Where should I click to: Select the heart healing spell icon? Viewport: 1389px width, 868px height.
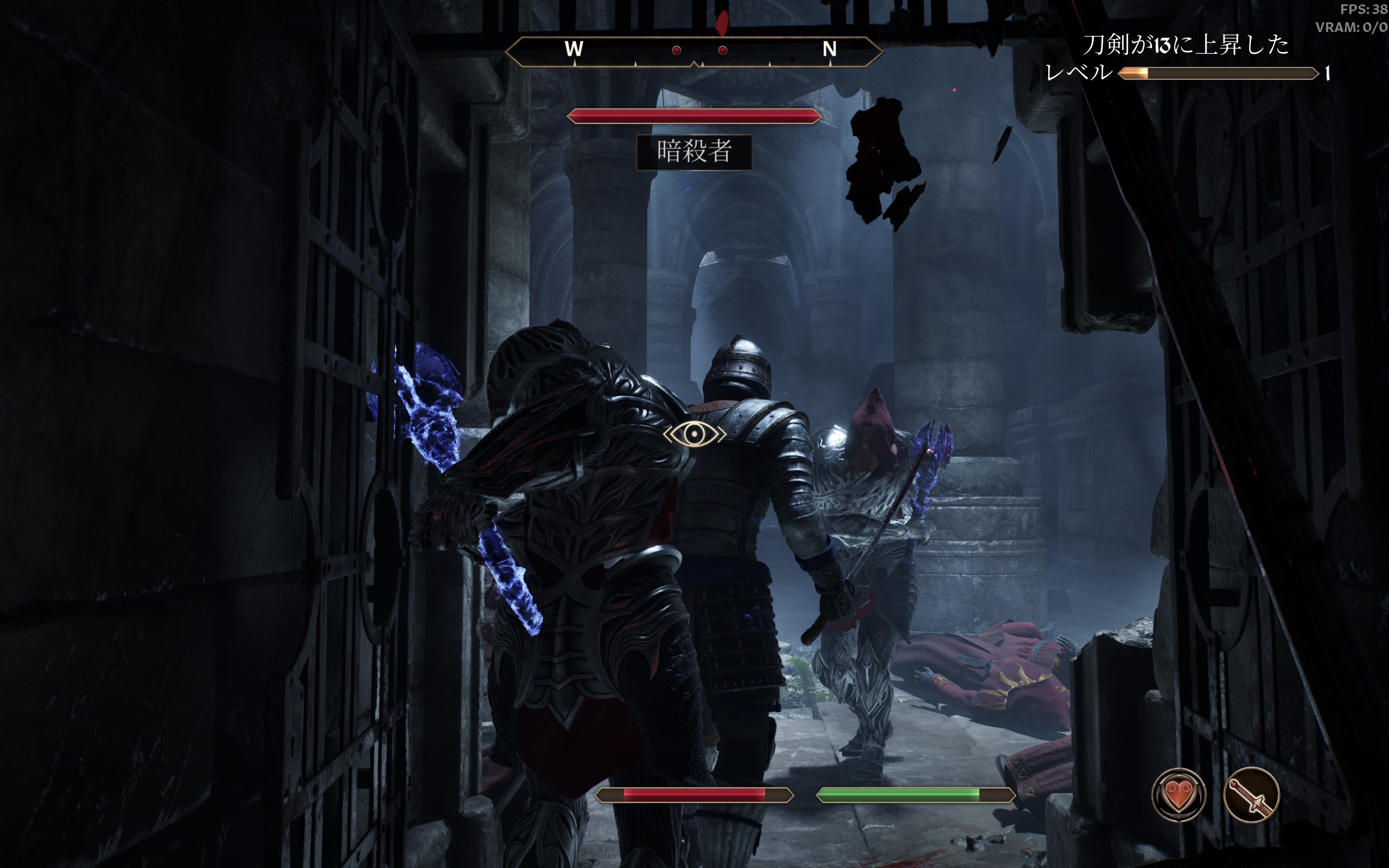coord(1178,795)
